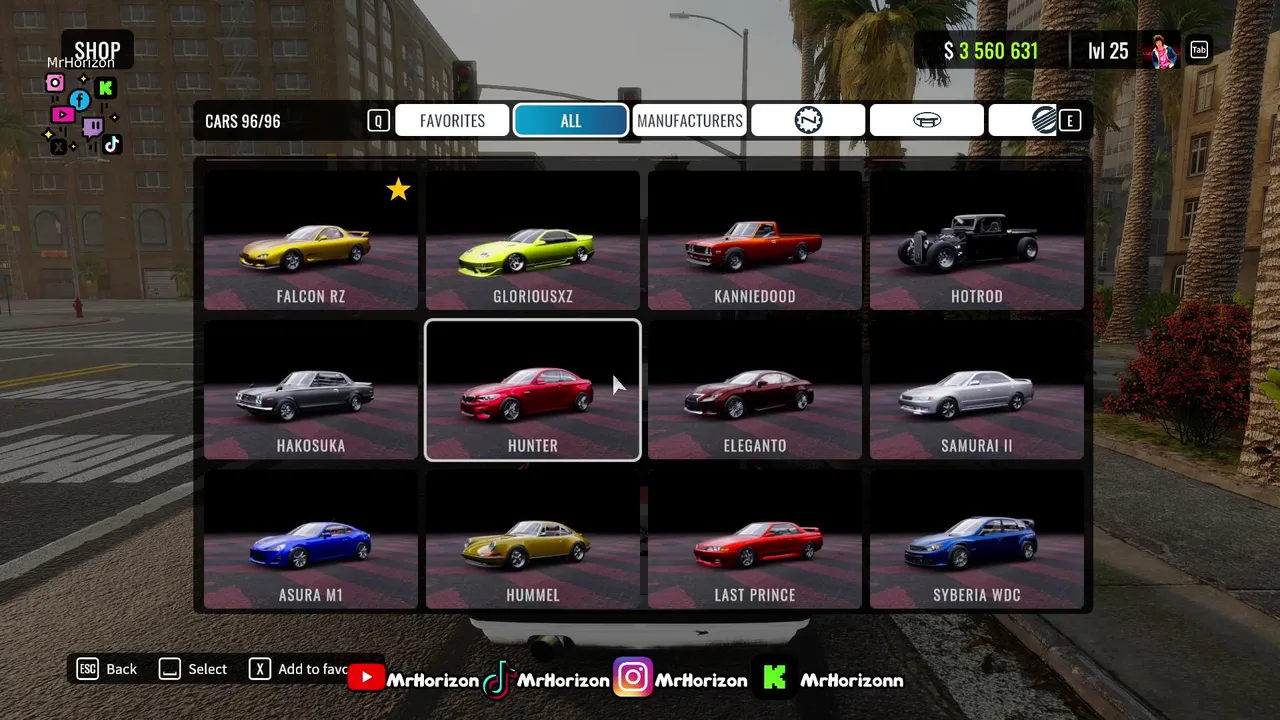Select the green GloriousXZ car

coord(533,241)
